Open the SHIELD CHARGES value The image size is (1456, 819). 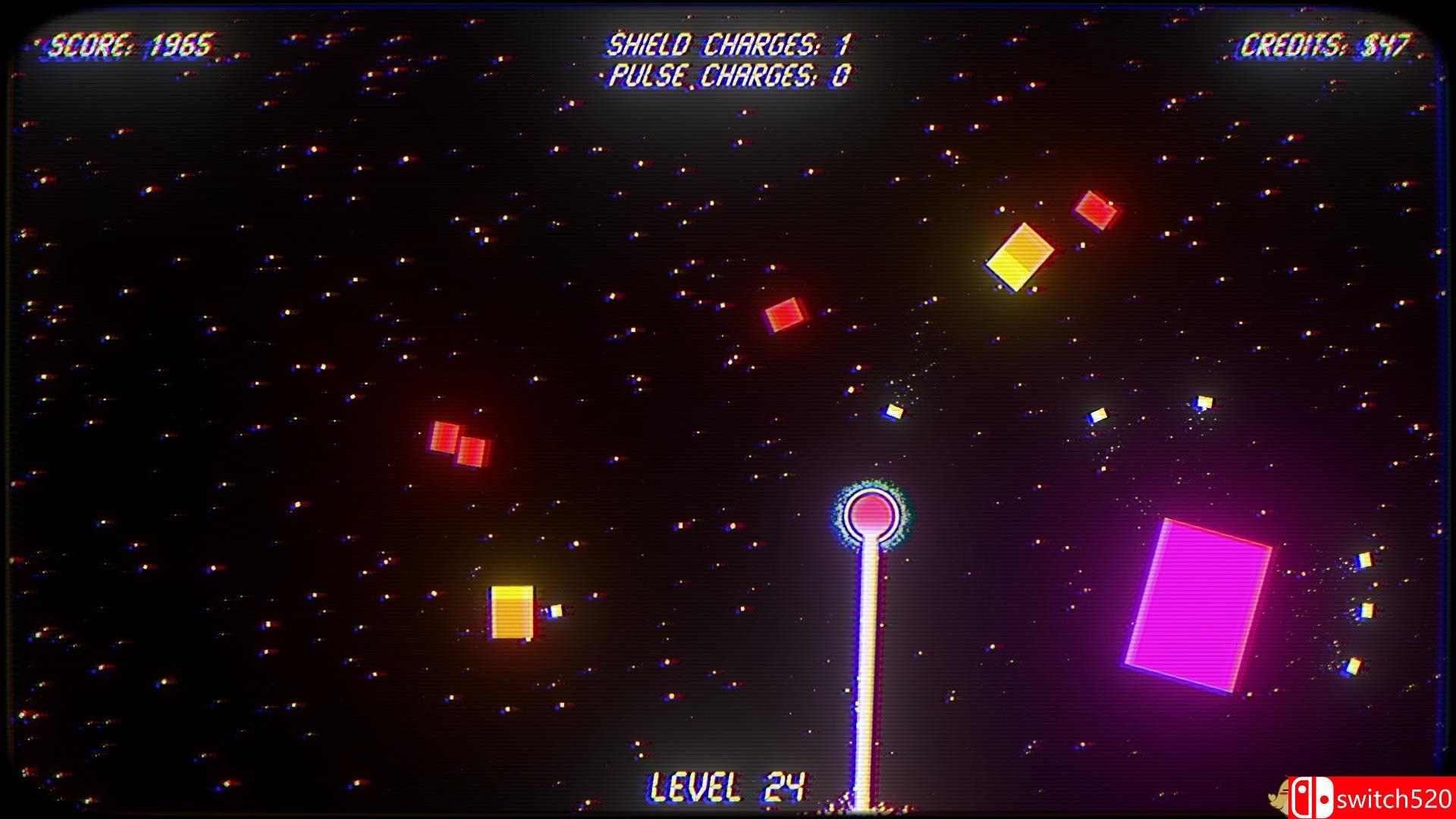coord(846,44)
